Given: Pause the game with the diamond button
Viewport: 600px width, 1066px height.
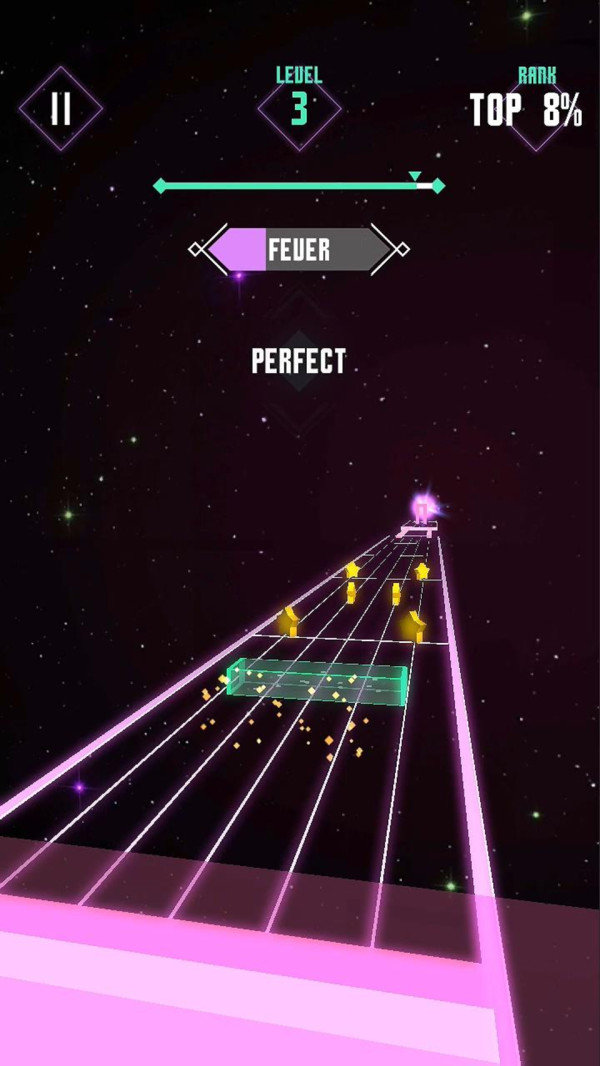Looking at the screenshot, I should (x=61, y=109).
